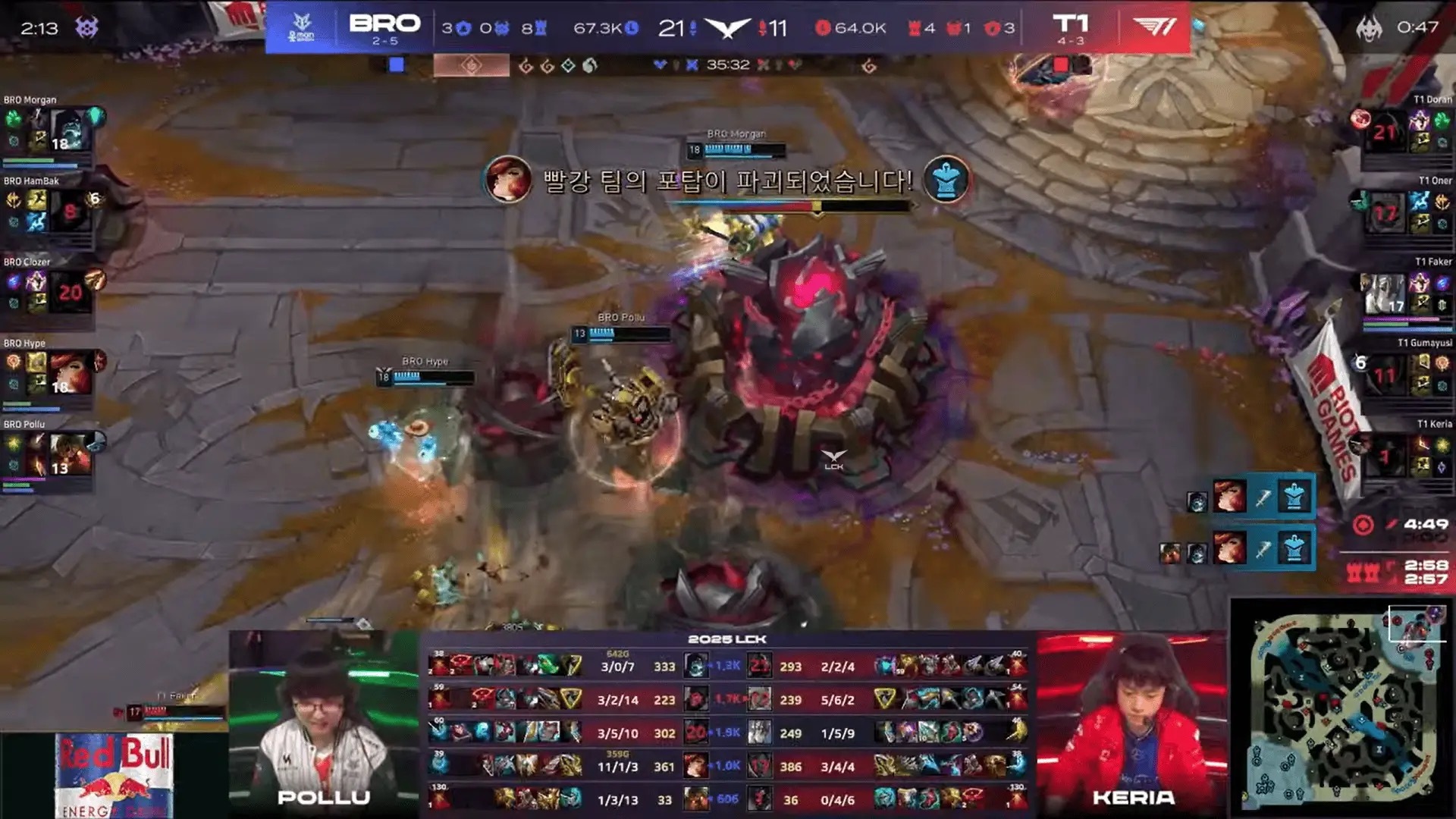Click BRO Clozer's champion portrait
Viewport: 1456px width, 819px height.
70,293
